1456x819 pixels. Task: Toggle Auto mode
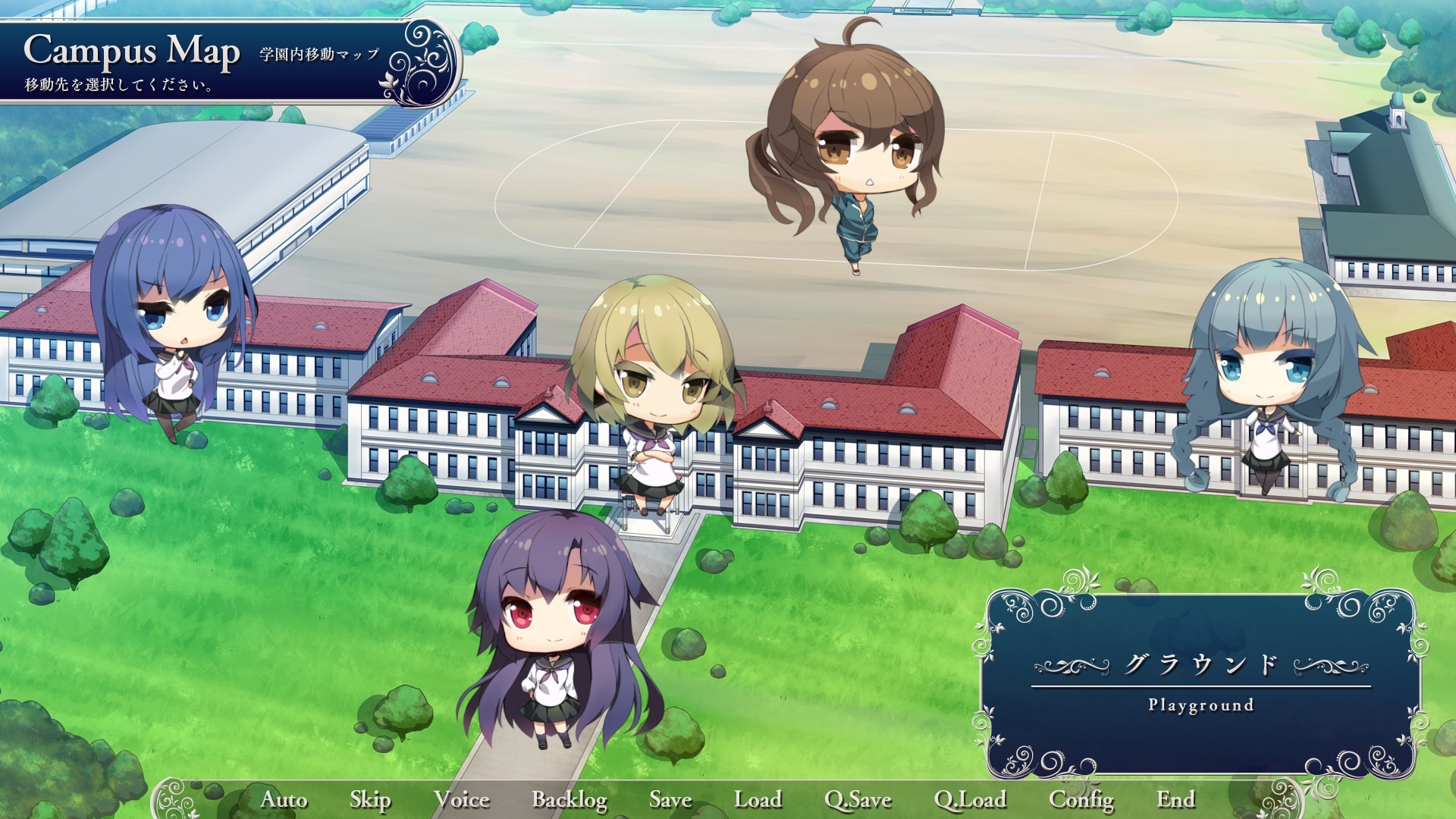[283, 799]
